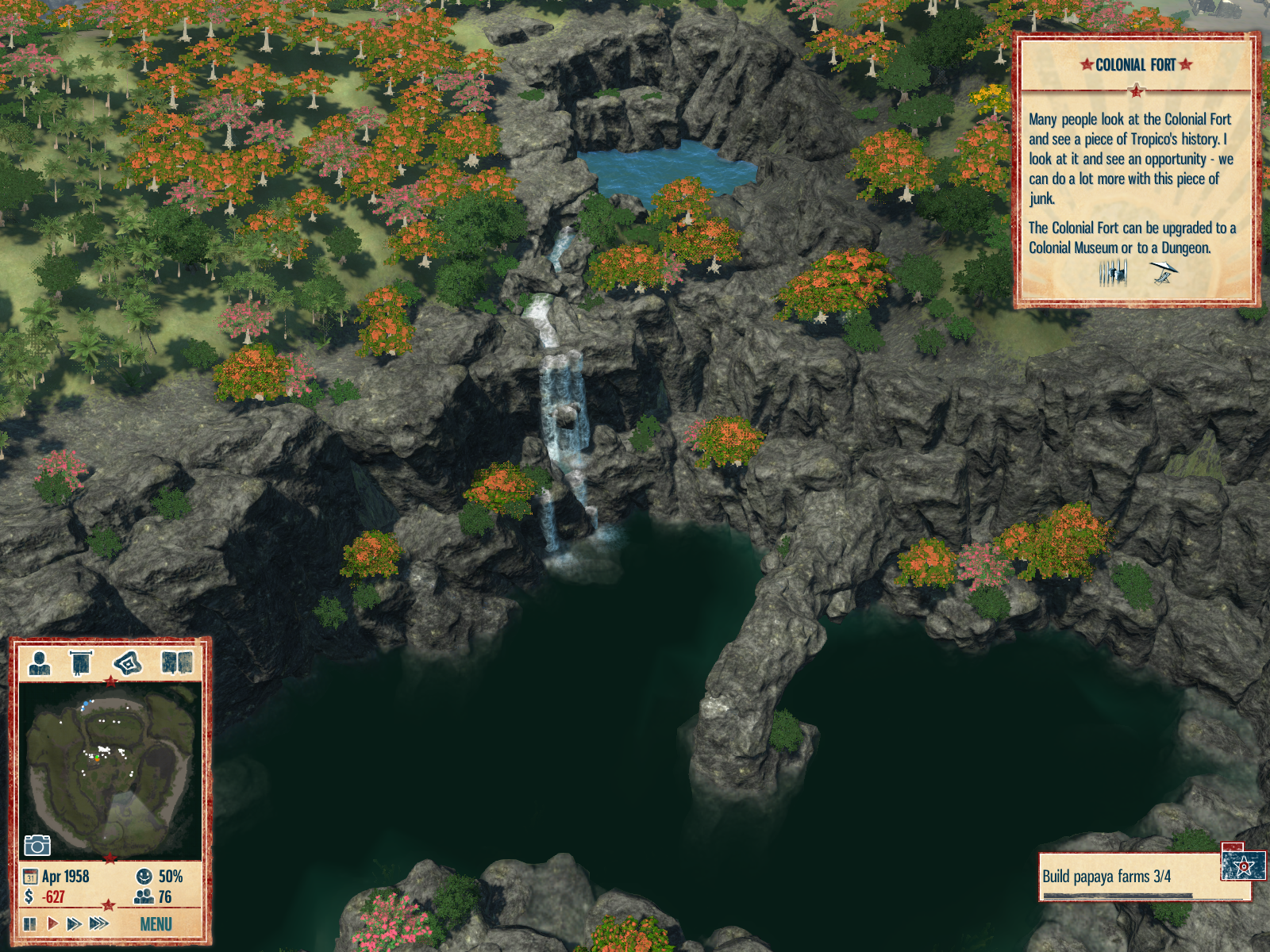
Task: Click the dungeon bars icon in the Colonial Fort panel
Action: 1113,274
